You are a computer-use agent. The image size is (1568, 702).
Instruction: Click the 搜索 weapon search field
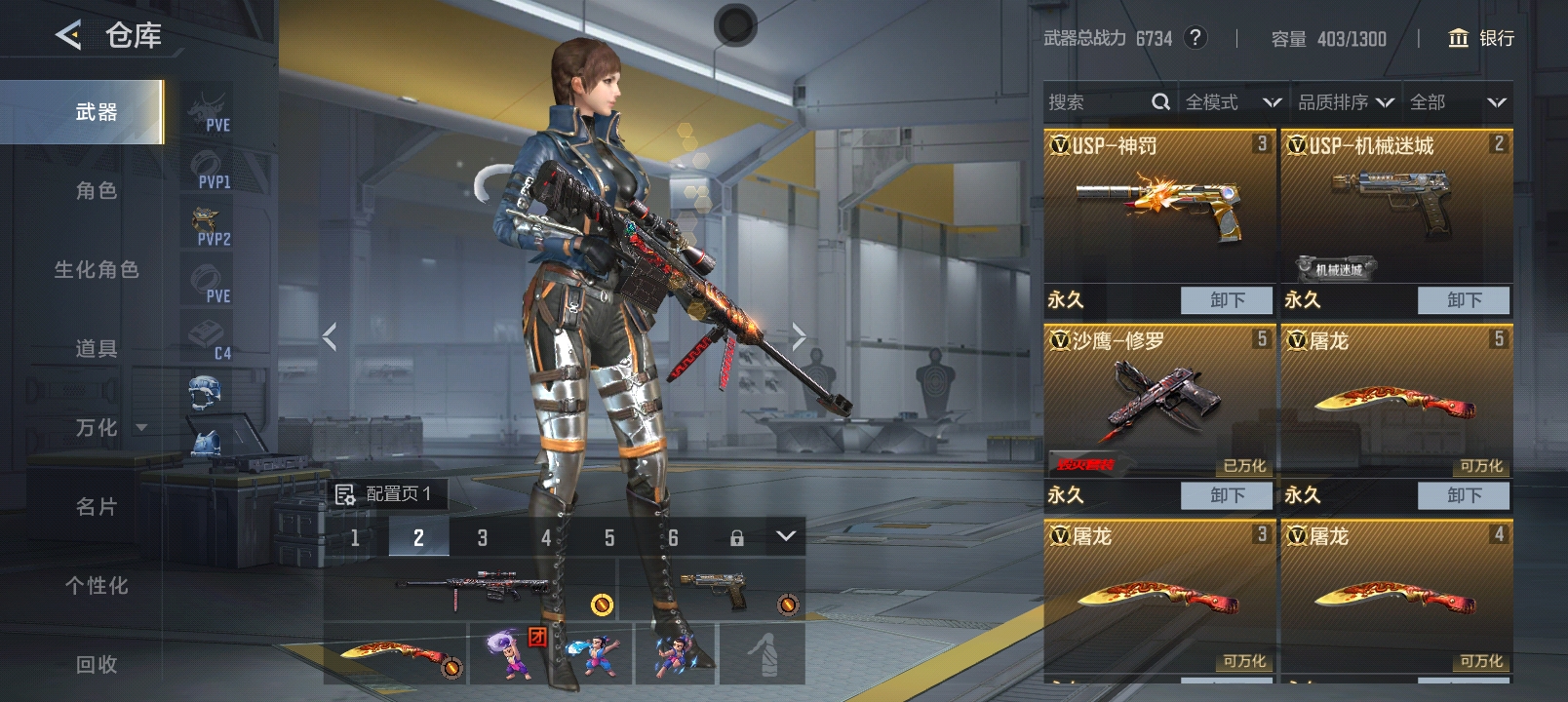pos(1097,102)
